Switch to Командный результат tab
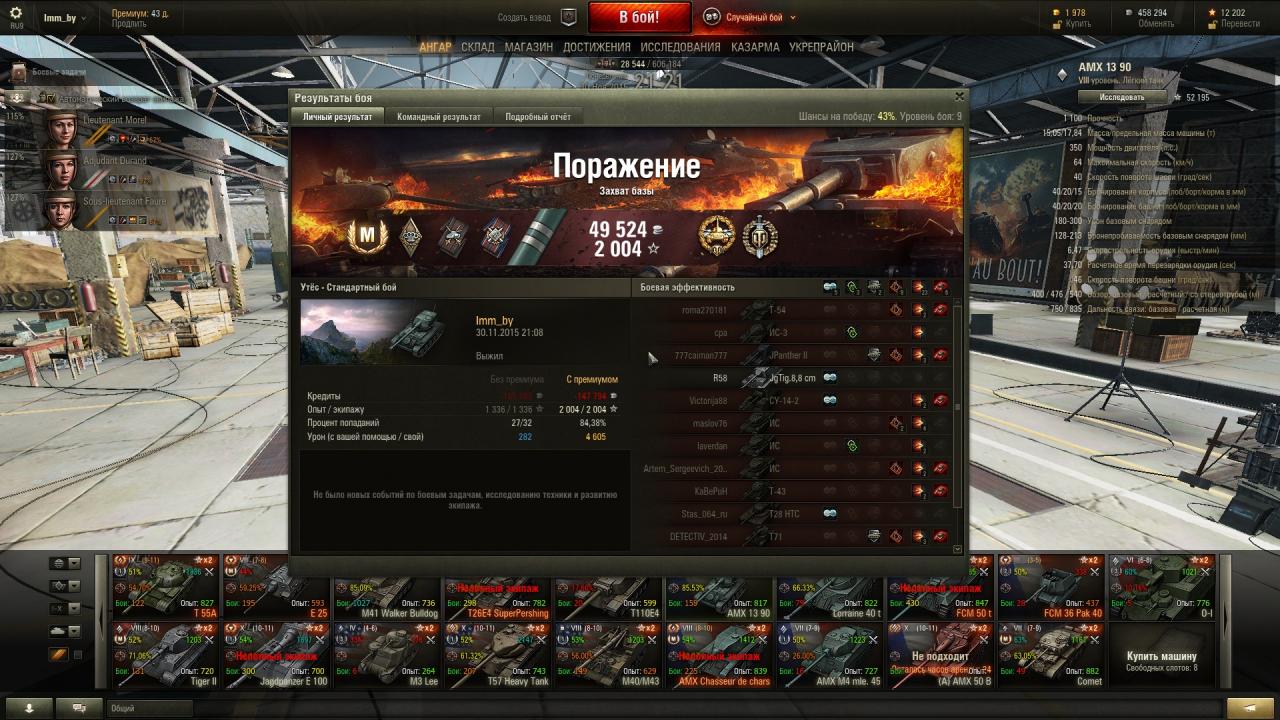Viewport: 1280px width, 720px height. 439,117
